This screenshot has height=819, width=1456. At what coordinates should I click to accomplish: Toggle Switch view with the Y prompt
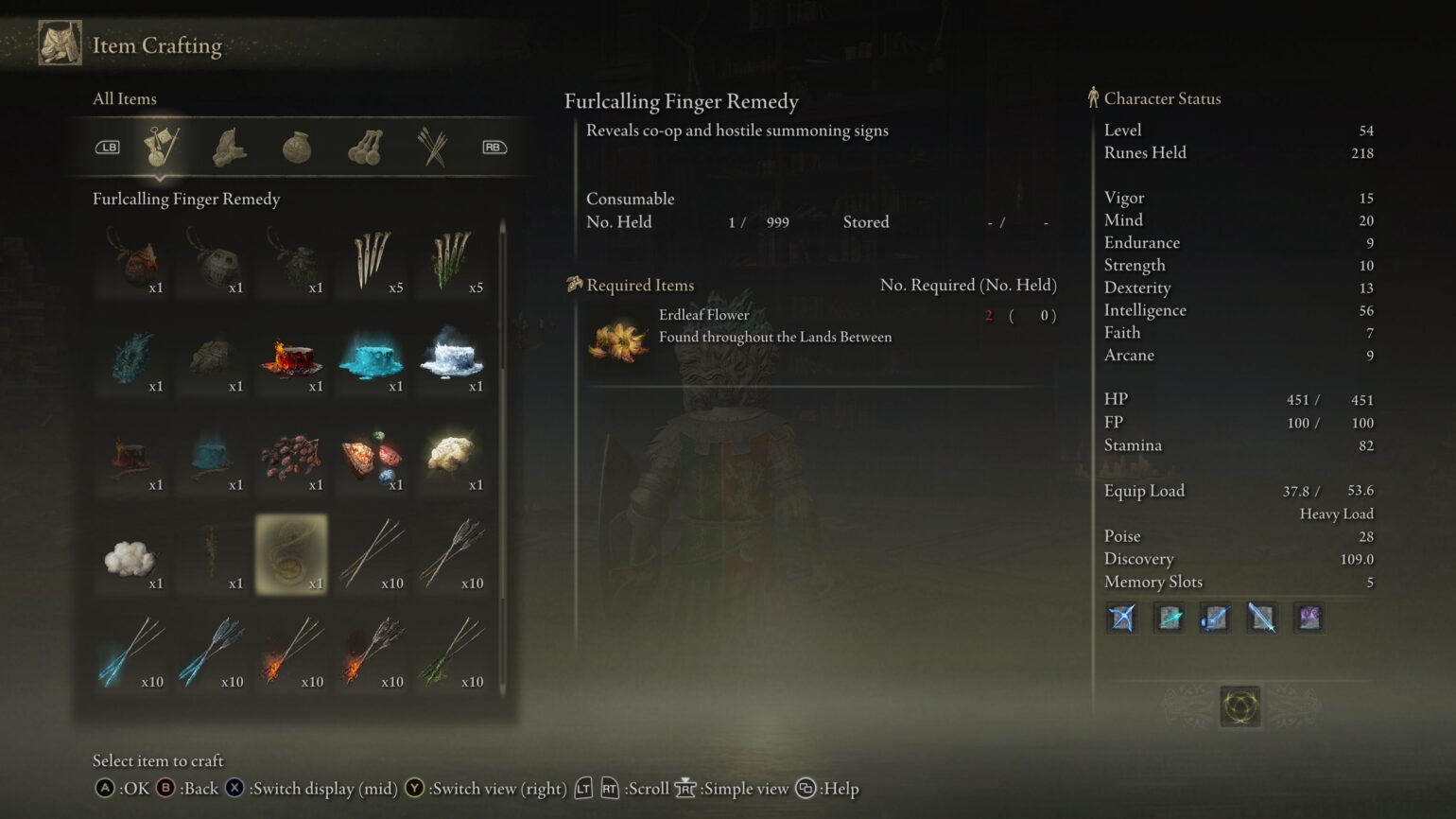pyautogui.click(x=413, y=788)
